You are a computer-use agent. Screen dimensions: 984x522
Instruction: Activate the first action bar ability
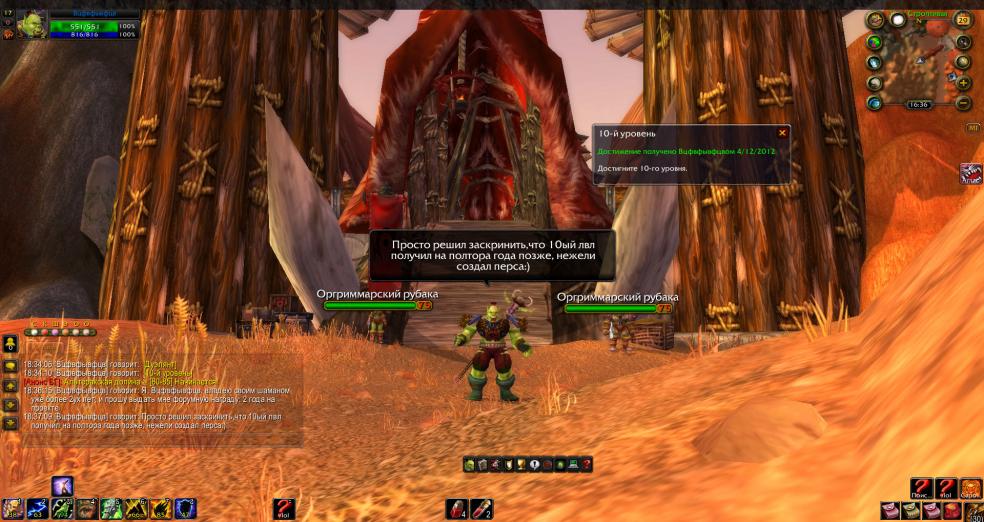[x=13, y=509]
